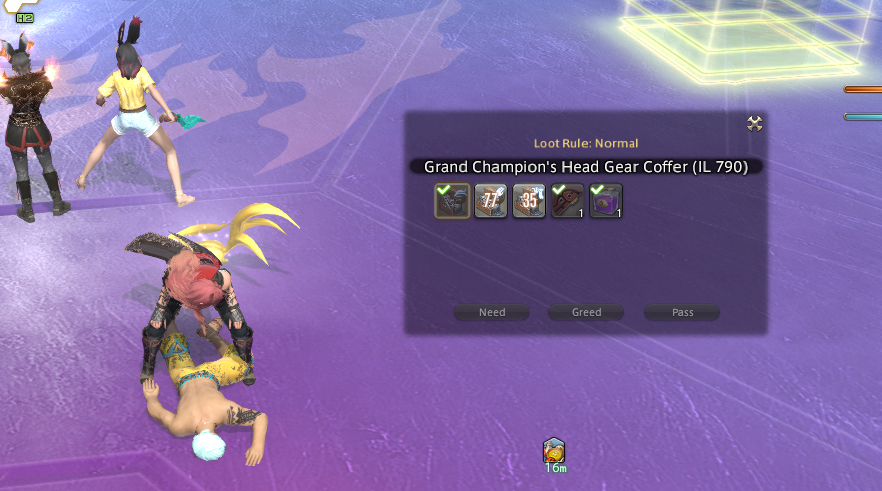Viewport: 882px width, 491px height.
Task: Choose Greed for the loot item
Action: tap(586, 312)
